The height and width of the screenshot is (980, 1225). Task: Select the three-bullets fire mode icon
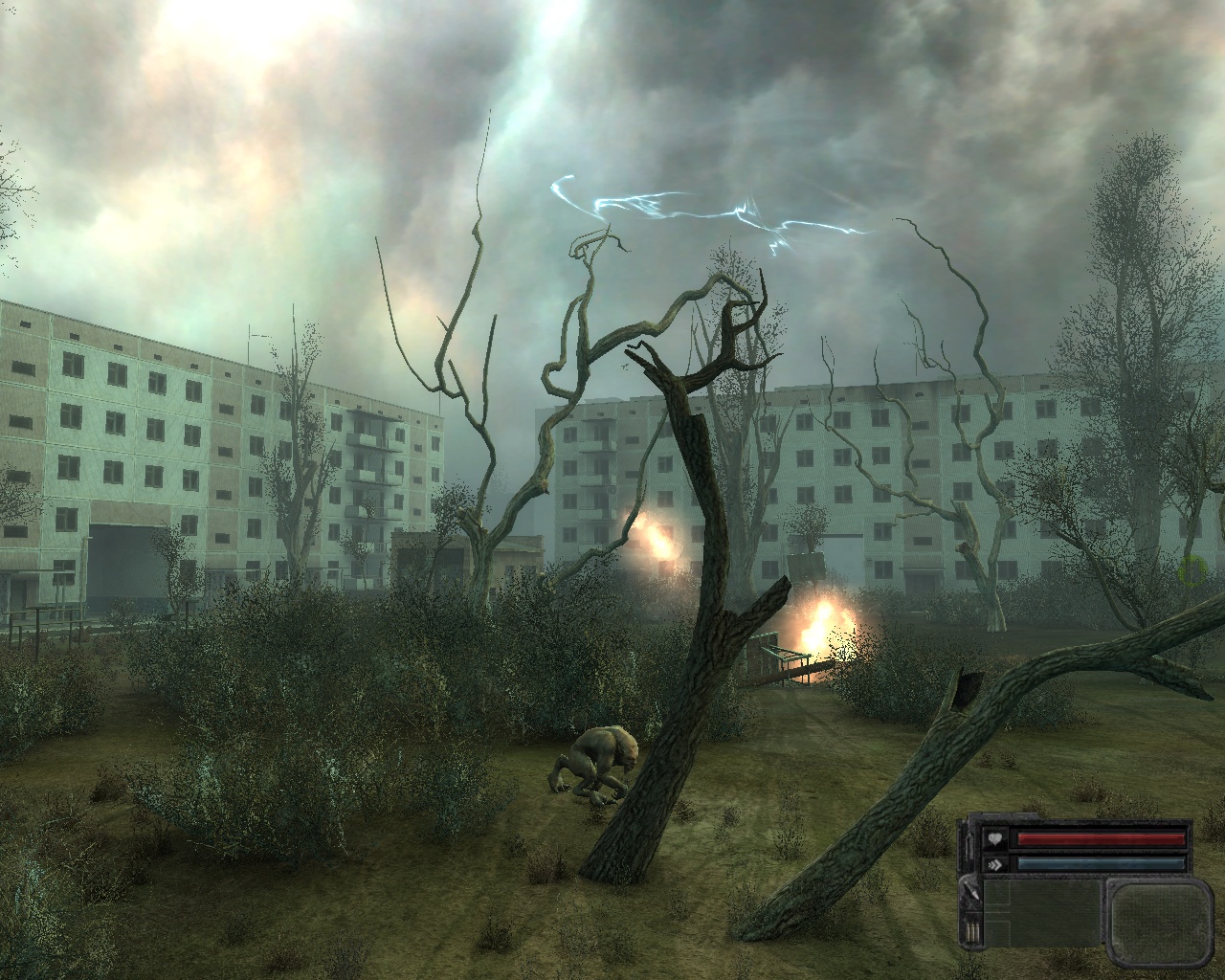tap(971, 934)
